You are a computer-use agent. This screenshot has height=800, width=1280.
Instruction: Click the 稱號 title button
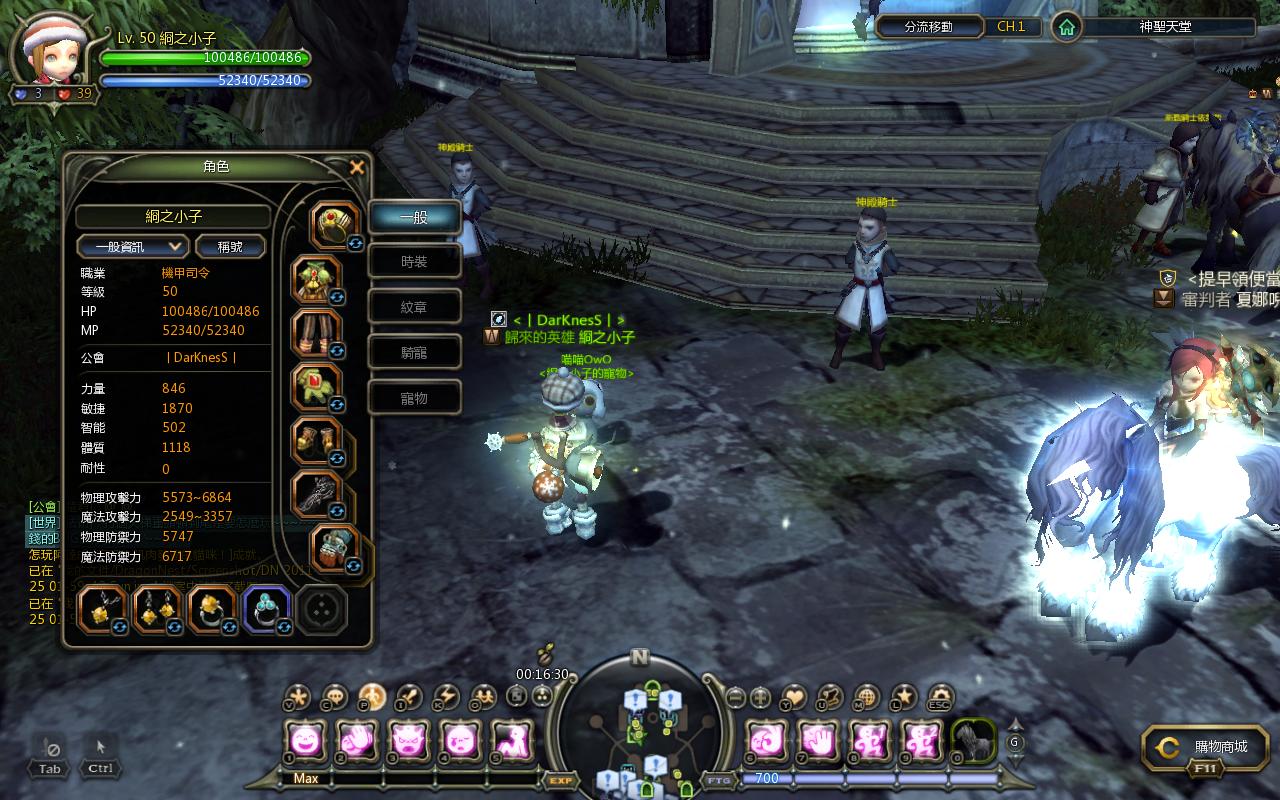[230, 246]
